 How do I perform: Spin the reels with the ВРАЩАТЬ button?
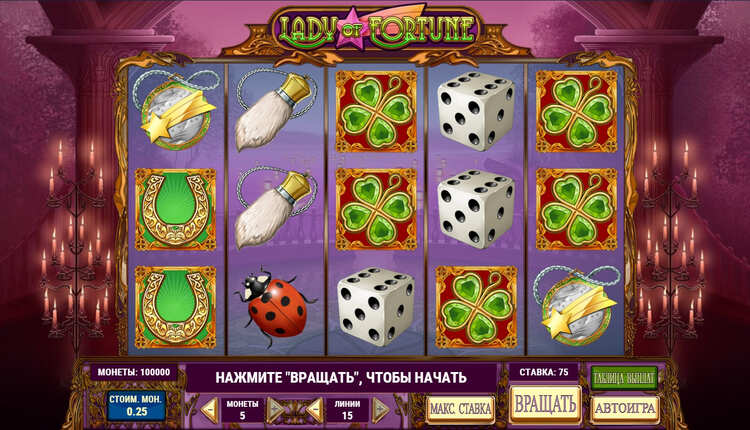point(545,403)
